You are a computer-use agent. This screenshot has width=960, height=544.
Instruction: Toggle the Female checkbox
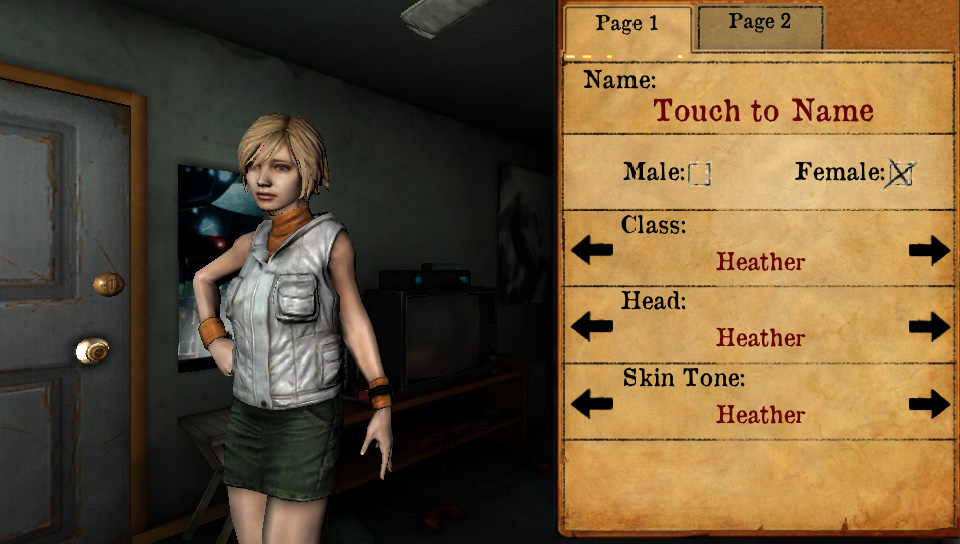pyautogui.click(x=901, y=174)
